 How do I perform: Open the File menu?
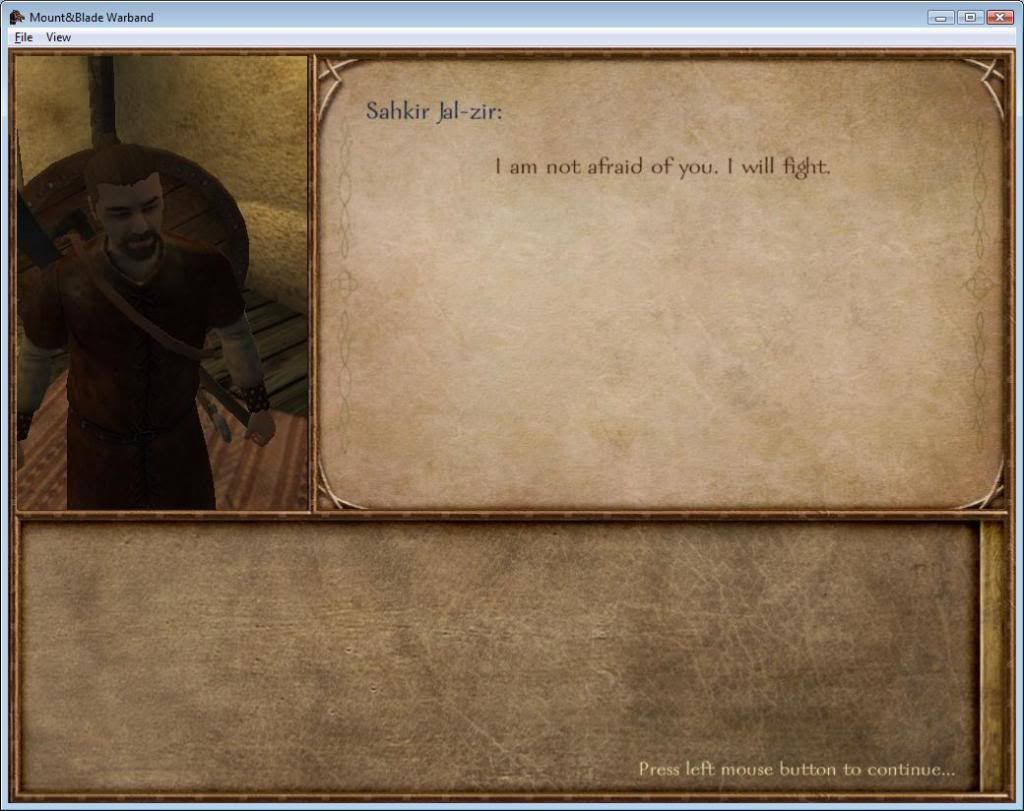pyautogui.click(x=23, y=37)
